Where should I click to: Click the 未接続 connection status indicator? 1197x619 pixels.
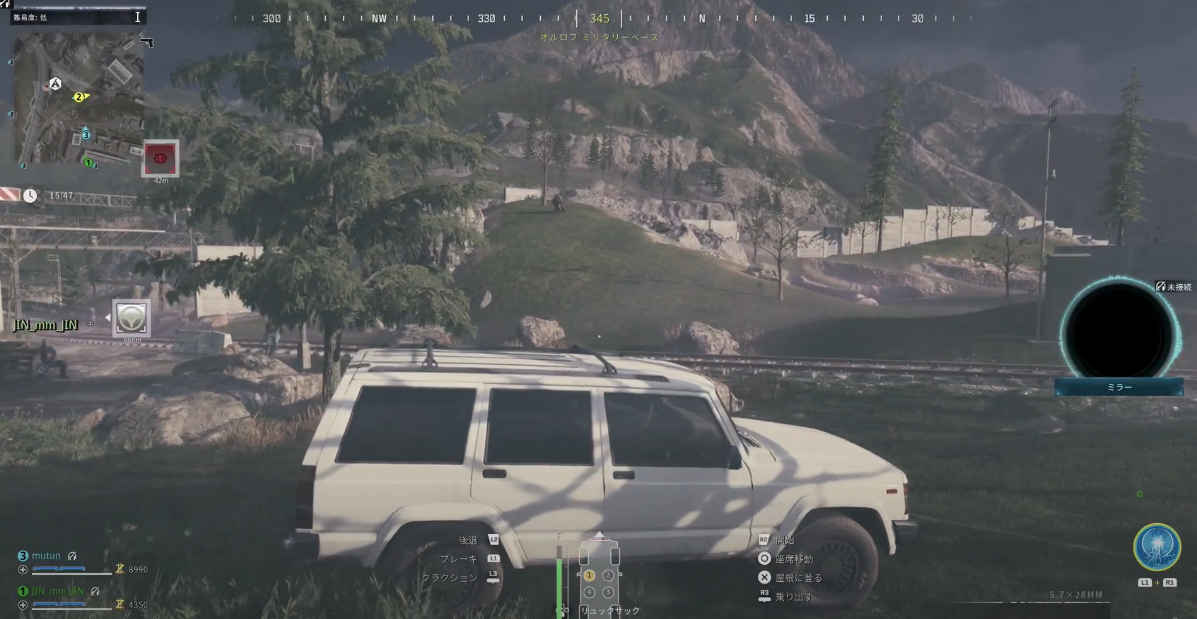pyautogui.click(x=1174, y=286)
